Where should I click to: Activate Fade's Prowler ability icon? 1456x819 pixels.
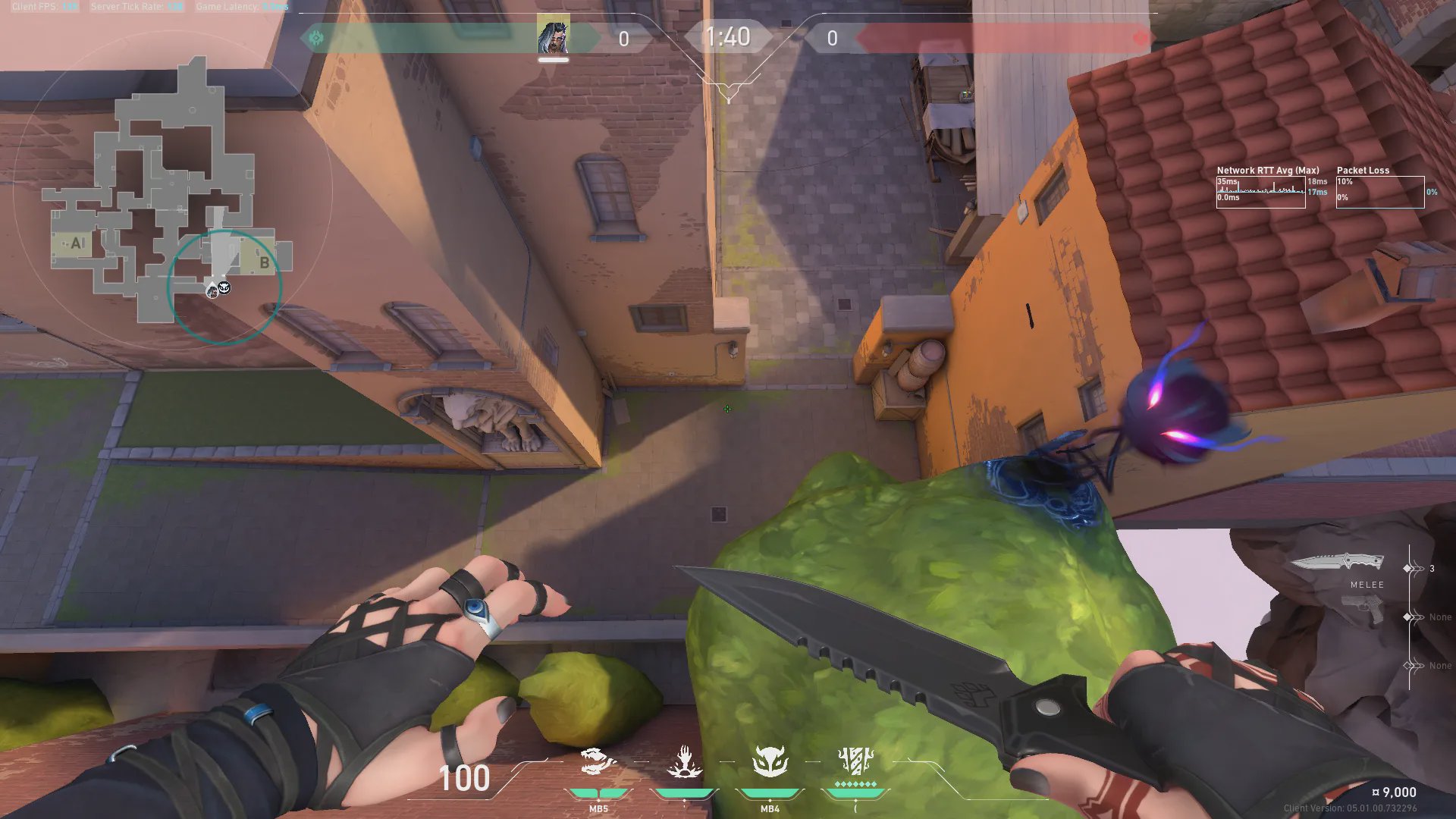[x=598, y=762]
